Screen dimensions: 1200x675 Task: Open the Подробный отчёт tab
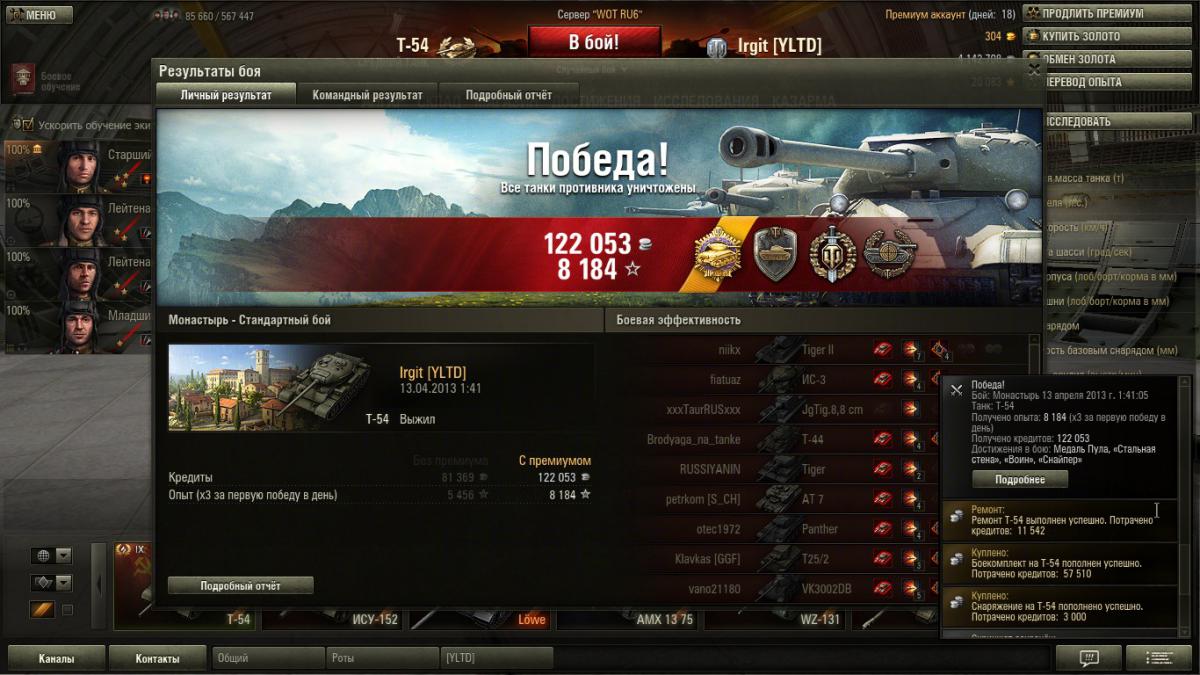click(509, 95)
